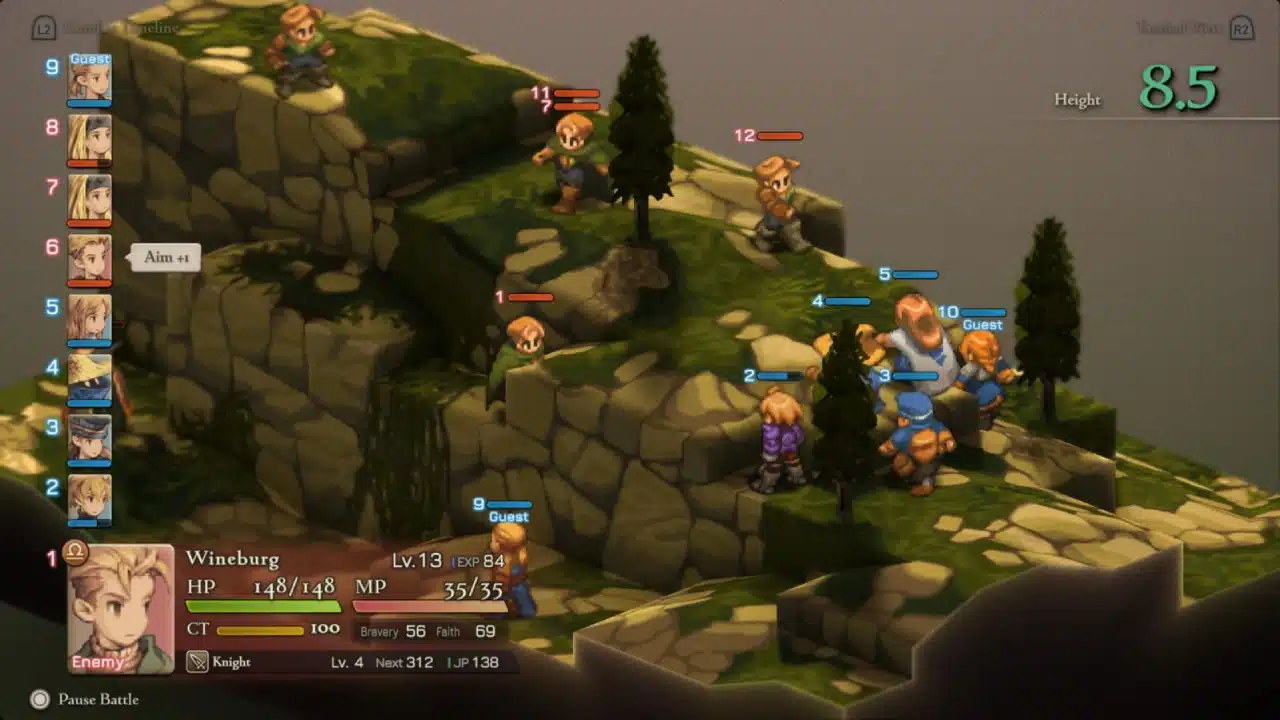
Task: Select the blue-capped unit portrait numbered 3
Action: tap(89, 438)
